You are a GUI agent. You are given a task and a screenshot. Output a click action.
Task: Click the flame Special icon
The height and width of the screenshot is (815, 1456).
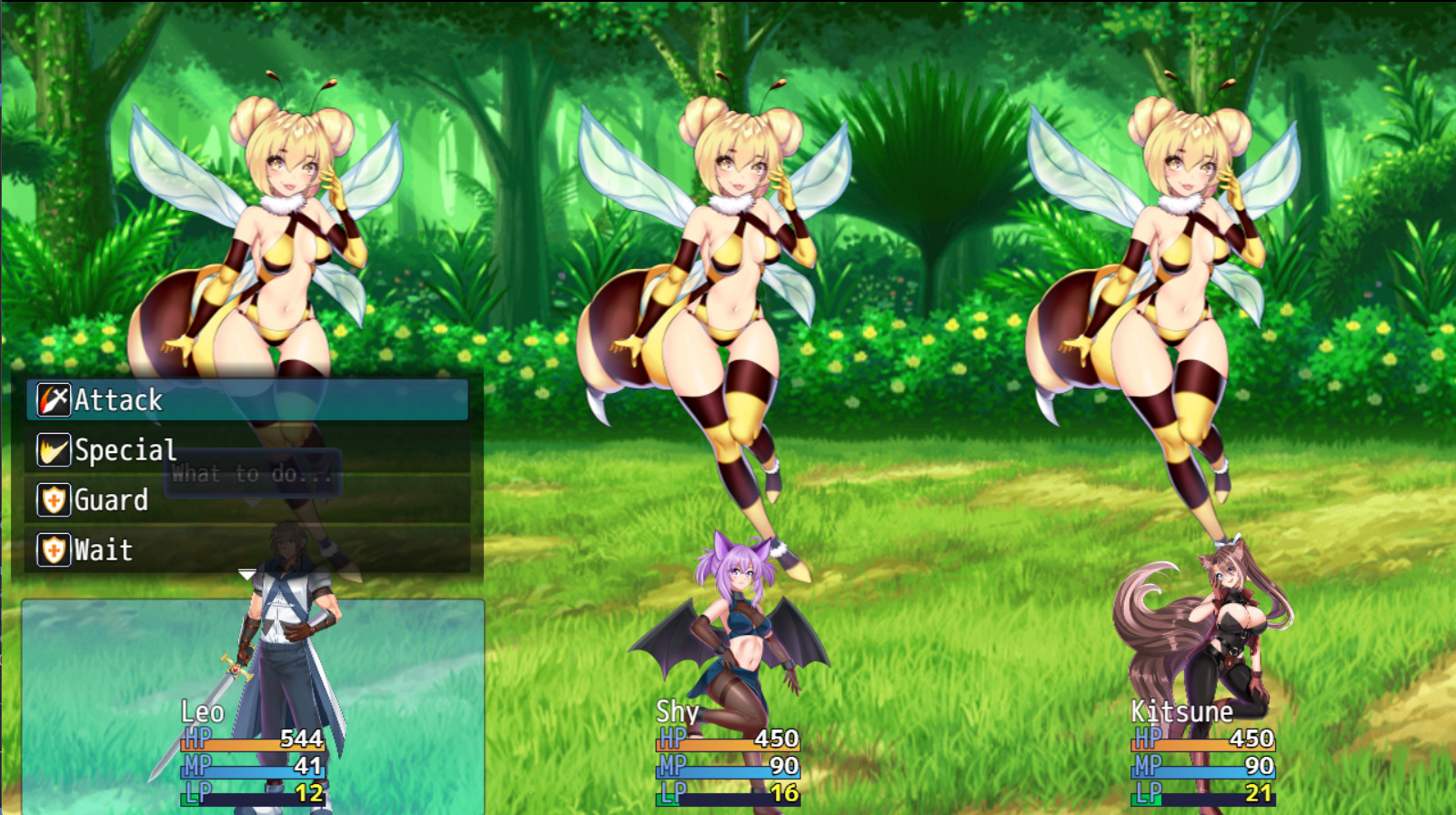[x=52, y=449]
